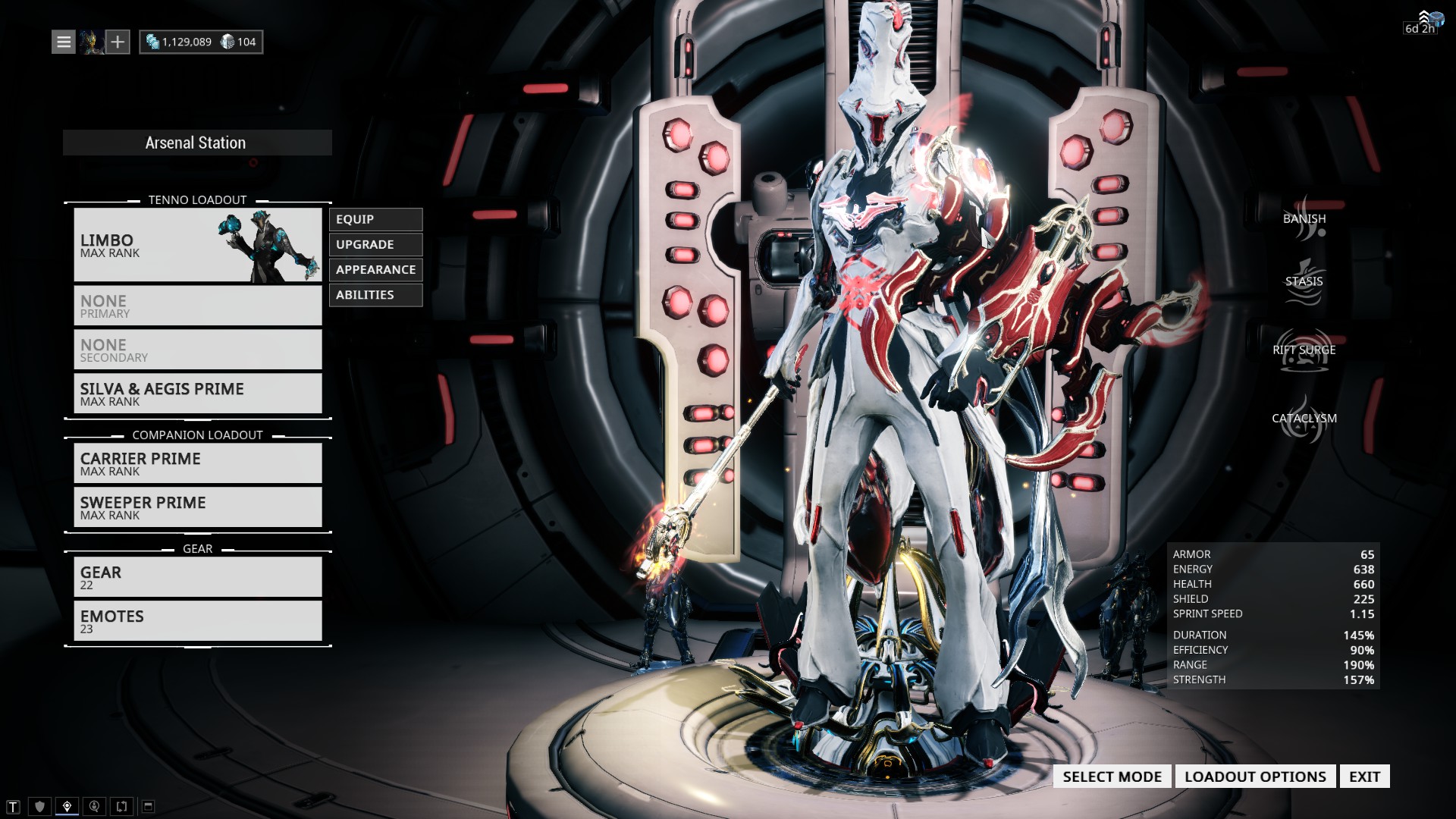The image size is (1456, 819).
Task: Select the Limbo warframe slot
Action: tap(197, 245)
